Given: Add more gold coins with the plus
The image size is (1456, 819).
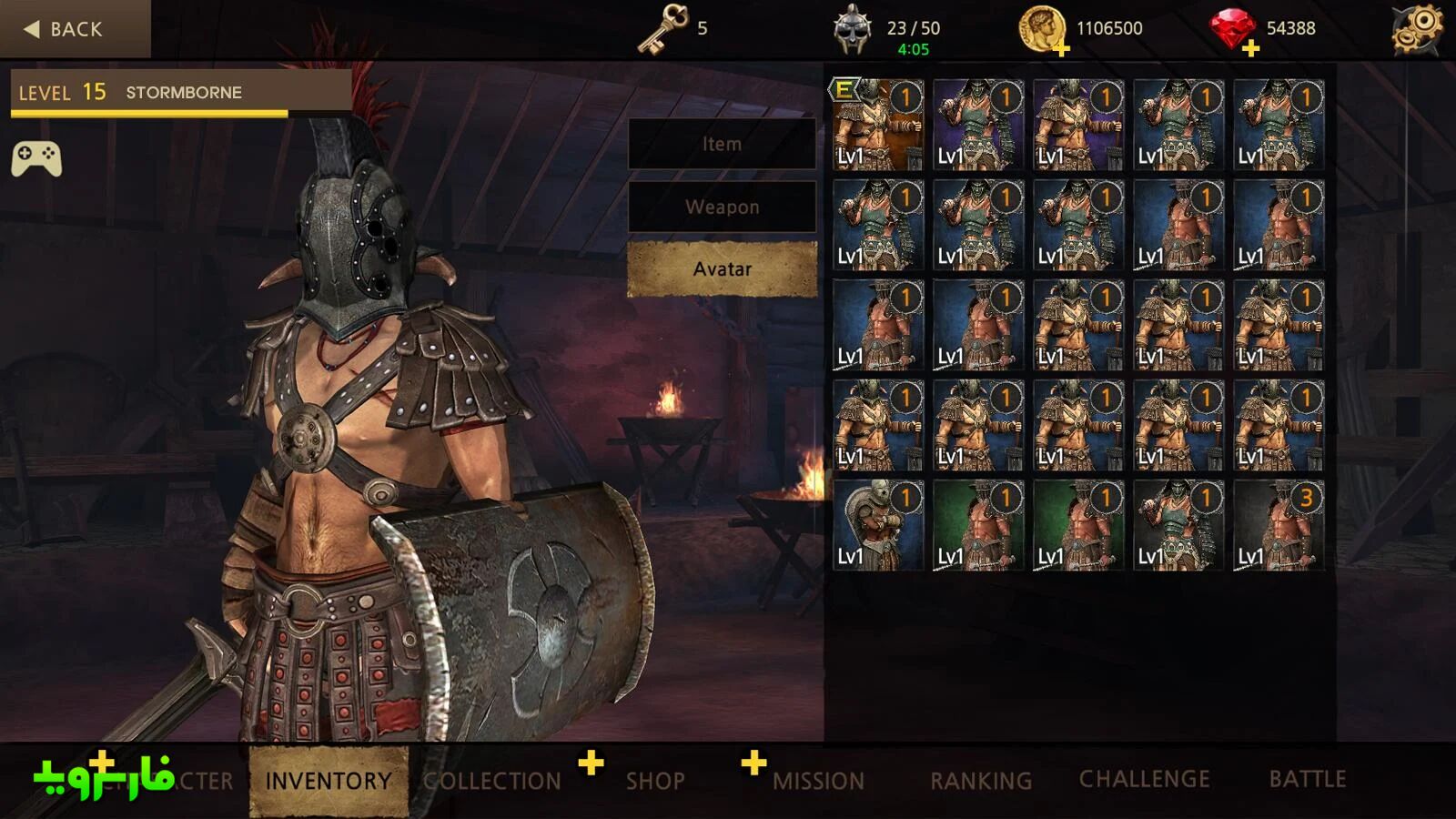Looking at the screenshot, I should click(1061, 48).
